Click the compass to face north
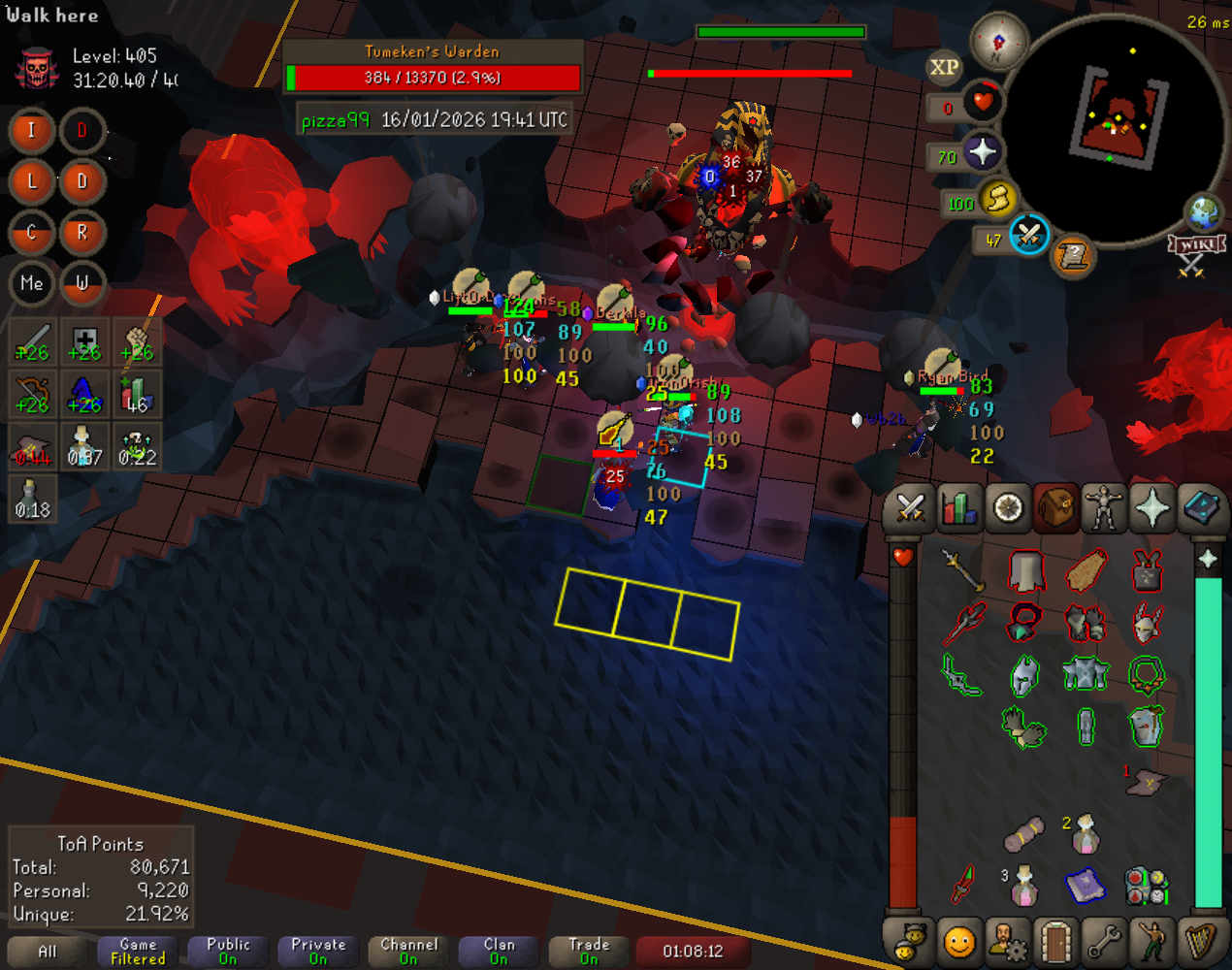Viewport: 1232px width, 970px height. 998,42
